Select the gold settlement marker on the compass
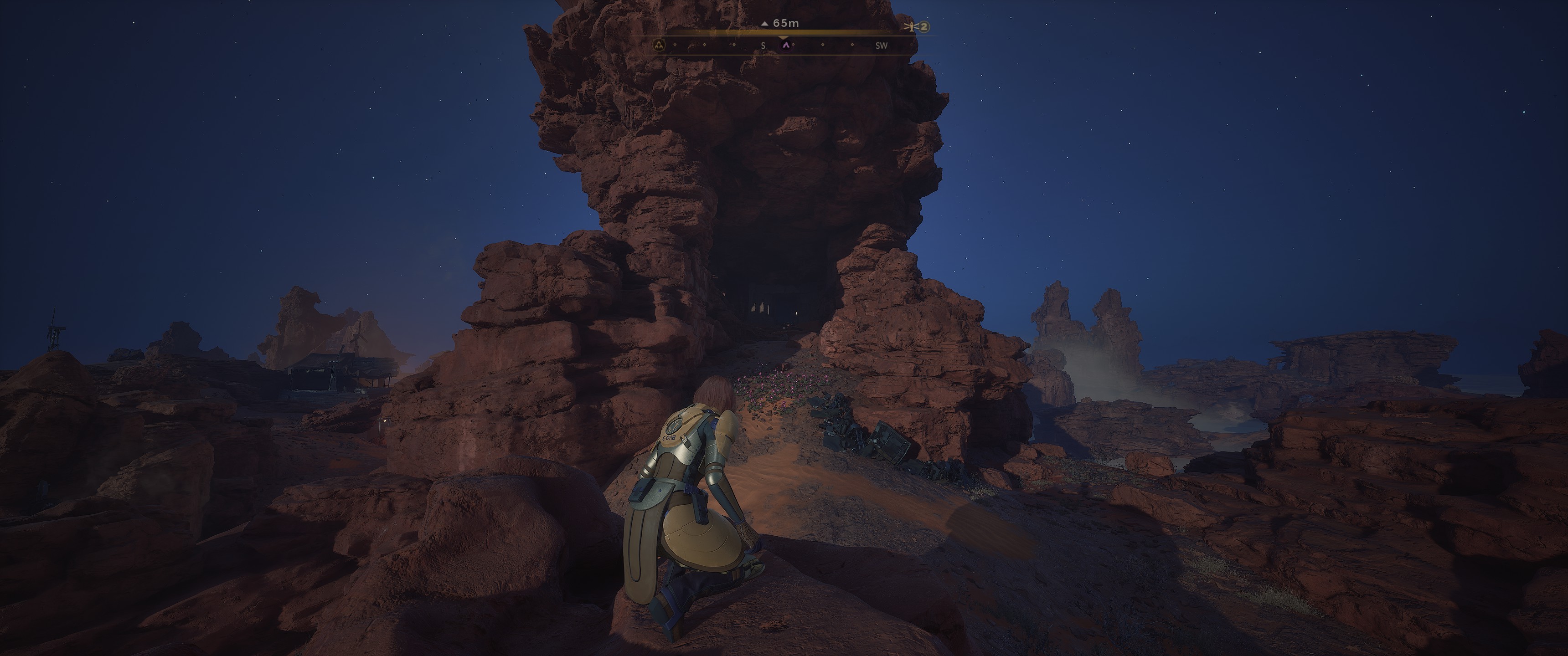The image size is (1568, 656). click(x=659, y=45)
